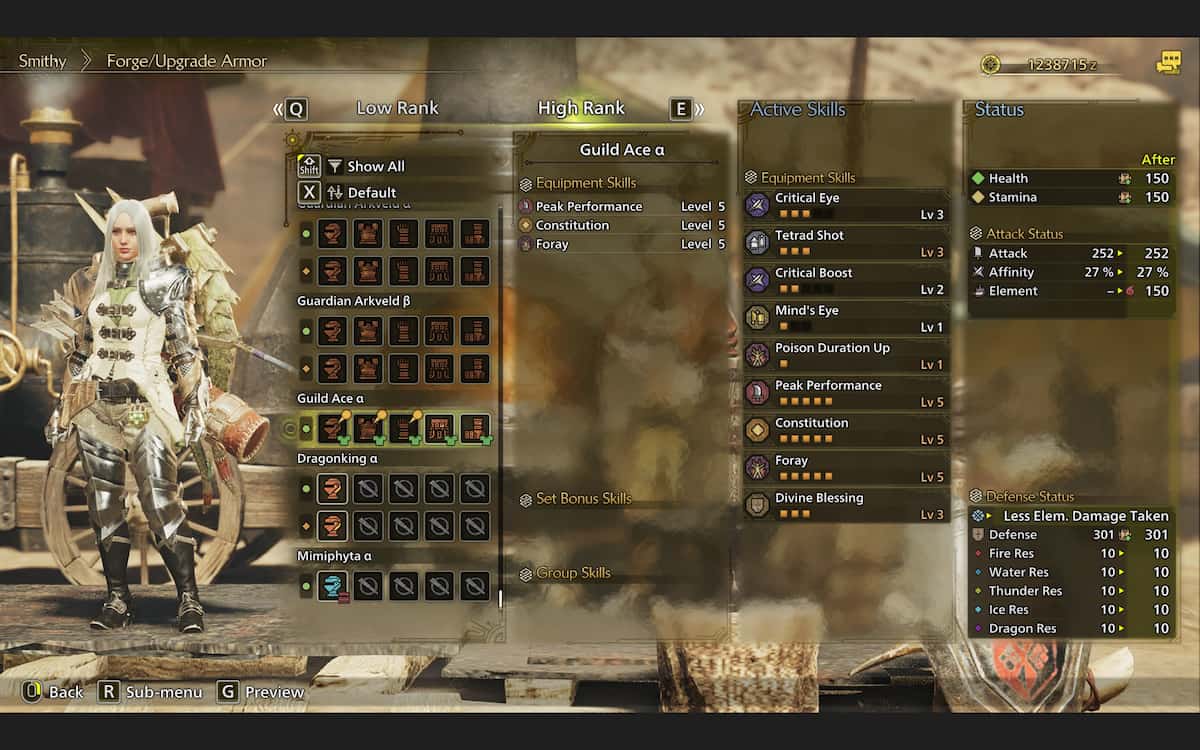Show the armor Preview

(262, 692)
